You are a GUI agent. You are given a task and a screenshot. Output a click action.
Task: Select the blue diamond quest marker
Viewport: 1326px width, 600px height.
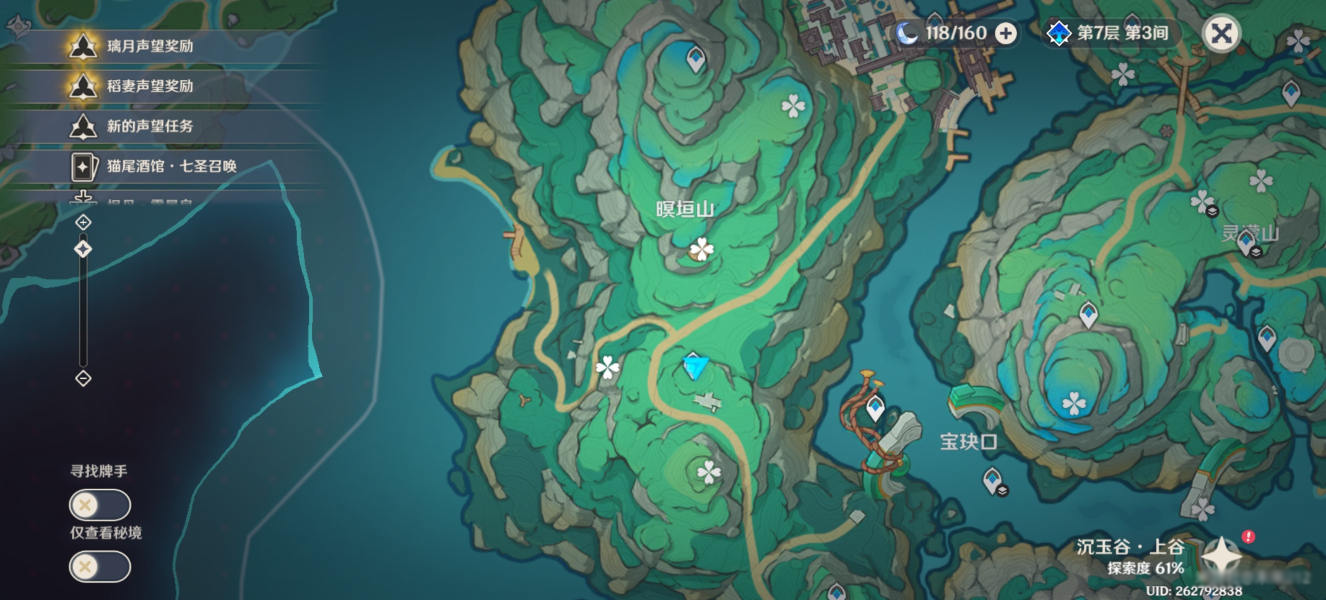point(694,366)
